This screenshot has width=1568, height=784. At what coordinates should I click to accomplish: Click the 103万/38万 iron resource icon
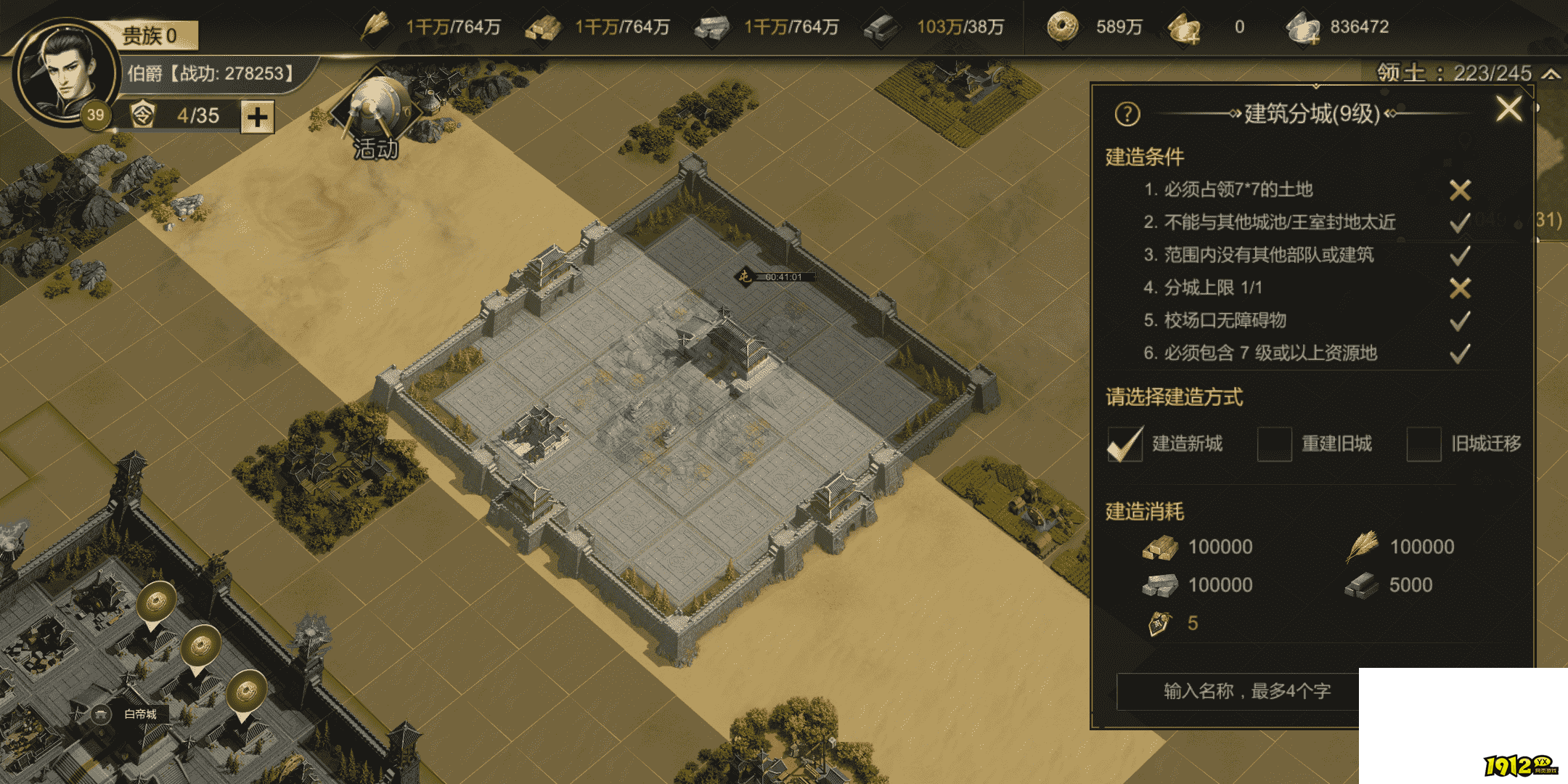[878, 26]
